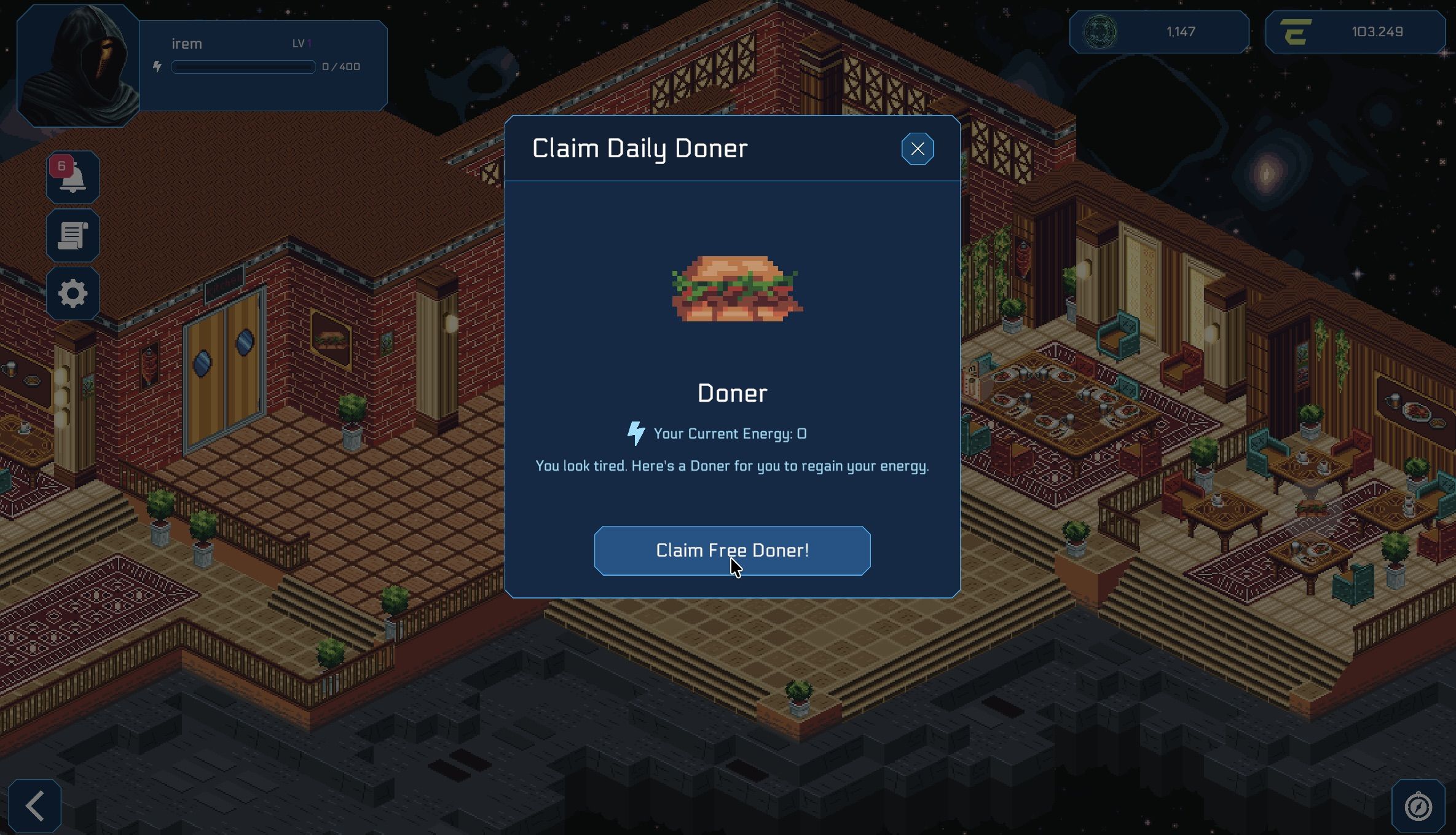Open the compass navigation button
1456x835 pixels.
coord(1418,806)
